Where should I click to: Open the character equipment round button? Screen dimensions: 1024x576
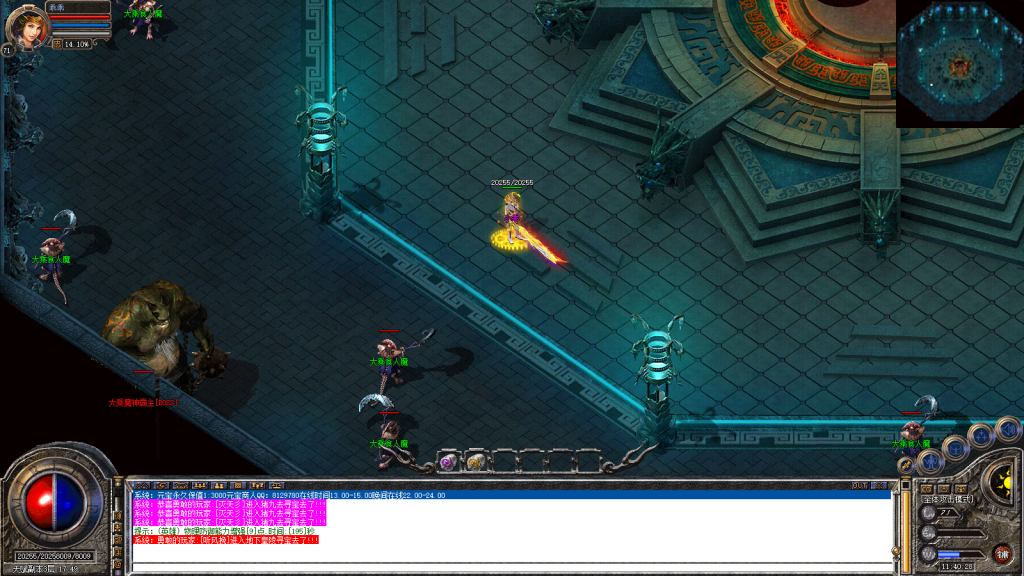coord(932,462)
